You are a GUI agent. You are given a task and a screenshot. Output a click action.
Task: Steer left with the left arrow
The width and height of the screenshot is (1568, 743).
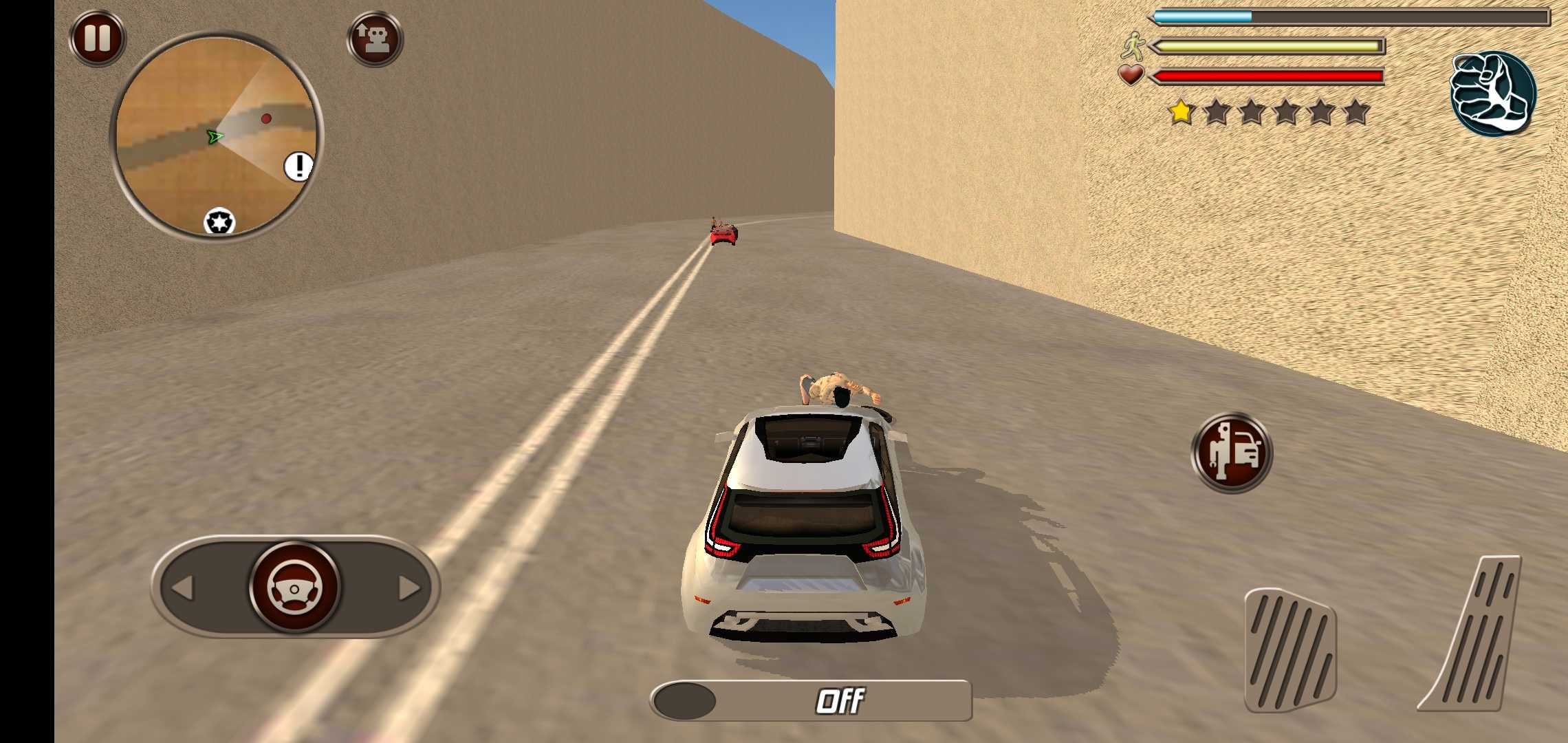click(x=183, y=588)
